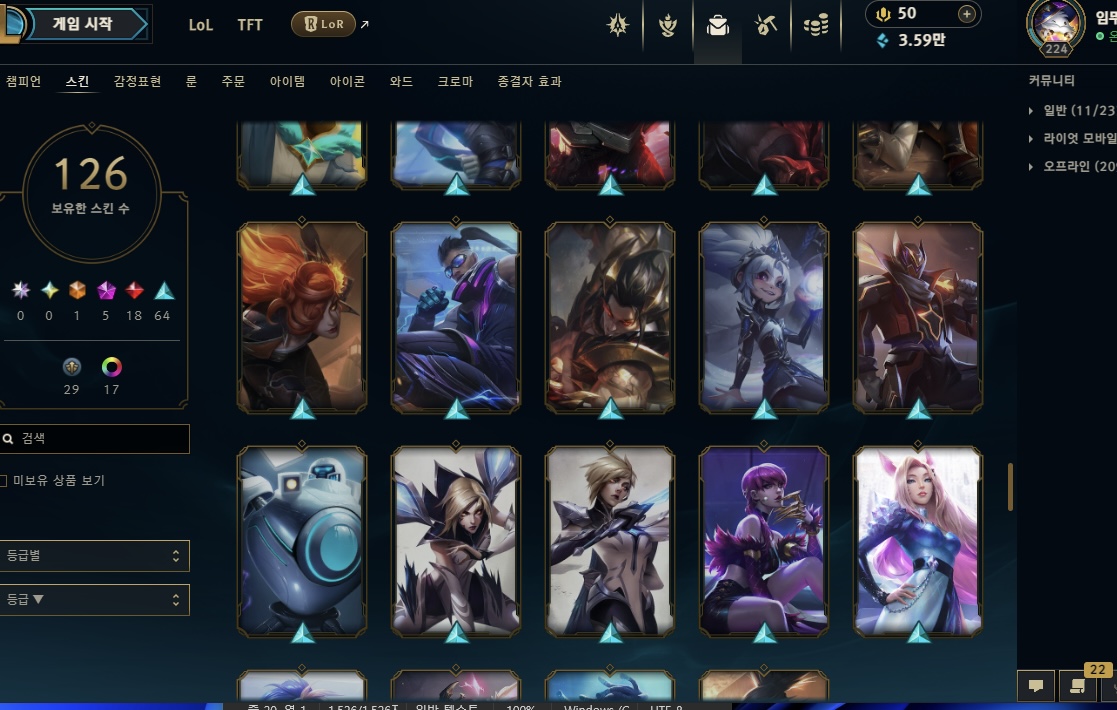
Task: Open the 등급별 grouping dropdown
Action: [x=95, y=556]
